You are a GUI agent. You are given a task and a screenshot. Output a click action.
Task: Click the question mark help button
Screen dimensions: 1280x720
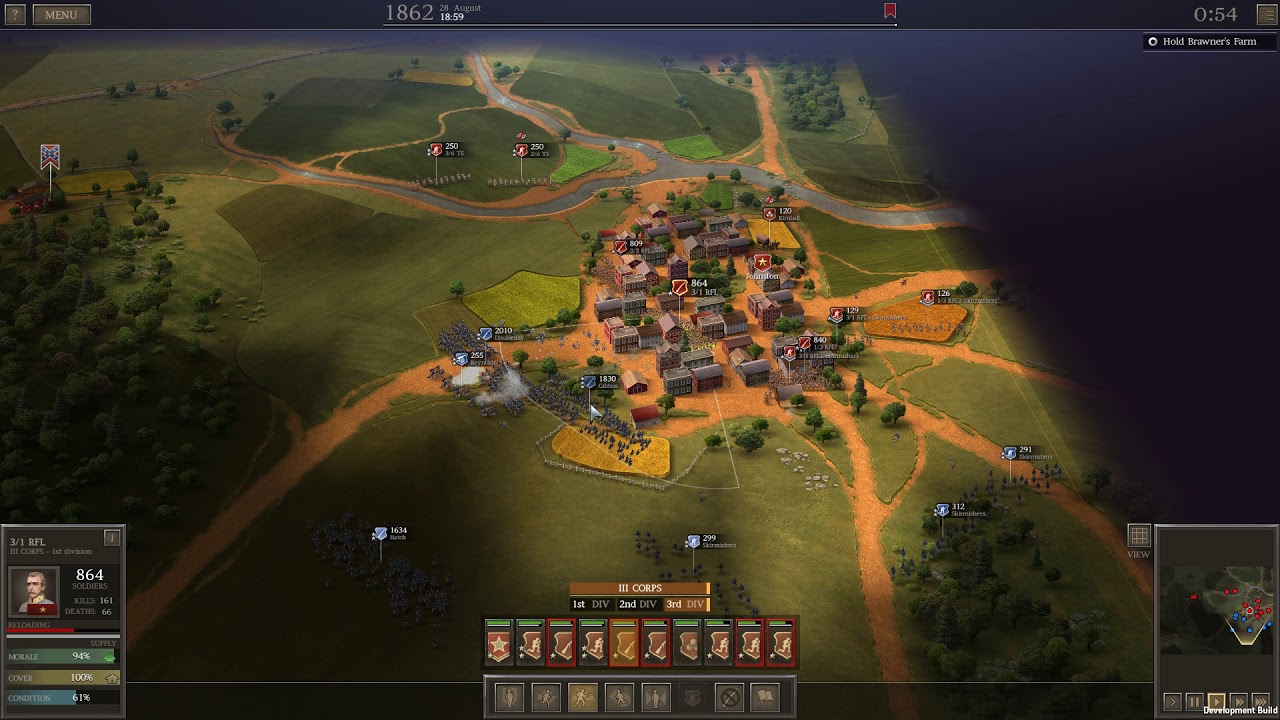[x=14, y=14]
